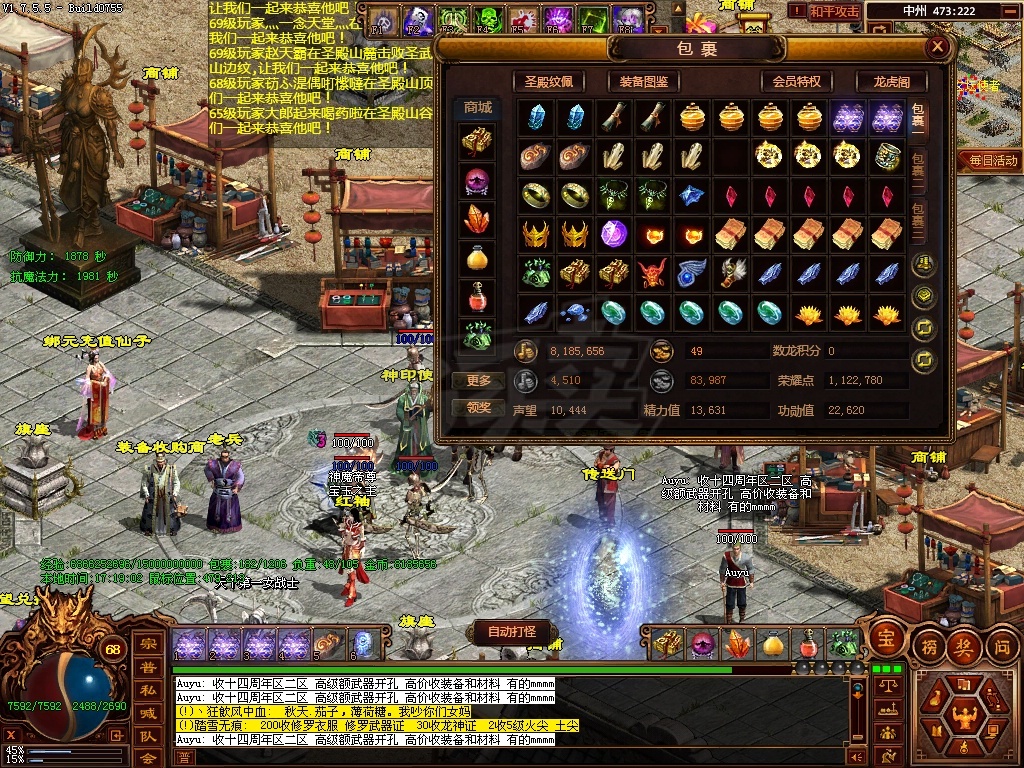Open the 会员特权 member privileges
Screen dimensions: 1024x768
[796, 82]
